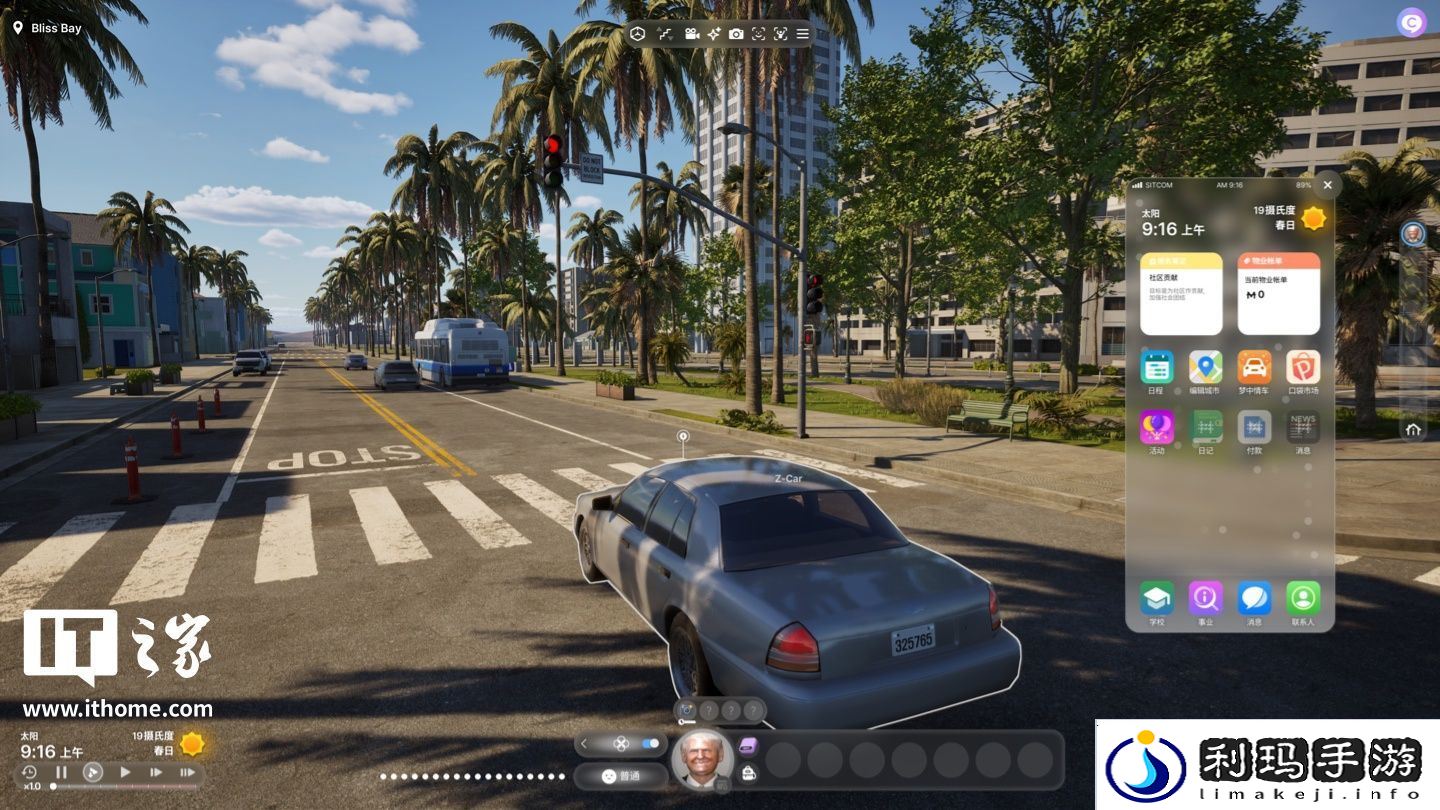View the 当前物业帐单 bill widget

pyautogui.click(x=1279, y=294)
